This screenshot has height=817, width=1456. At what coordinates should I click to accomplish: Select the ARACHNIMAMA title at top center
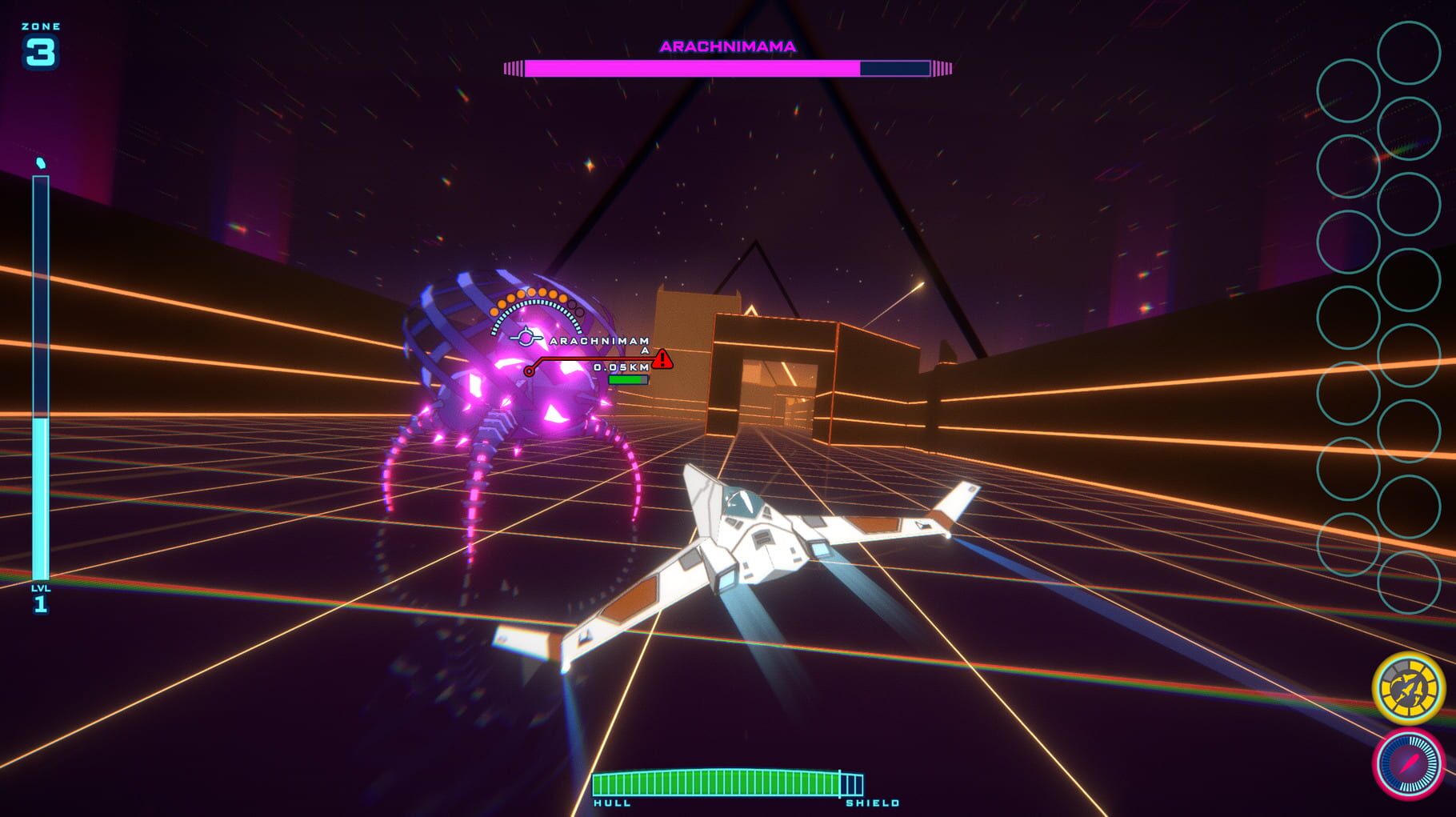(x=726, y=46)
